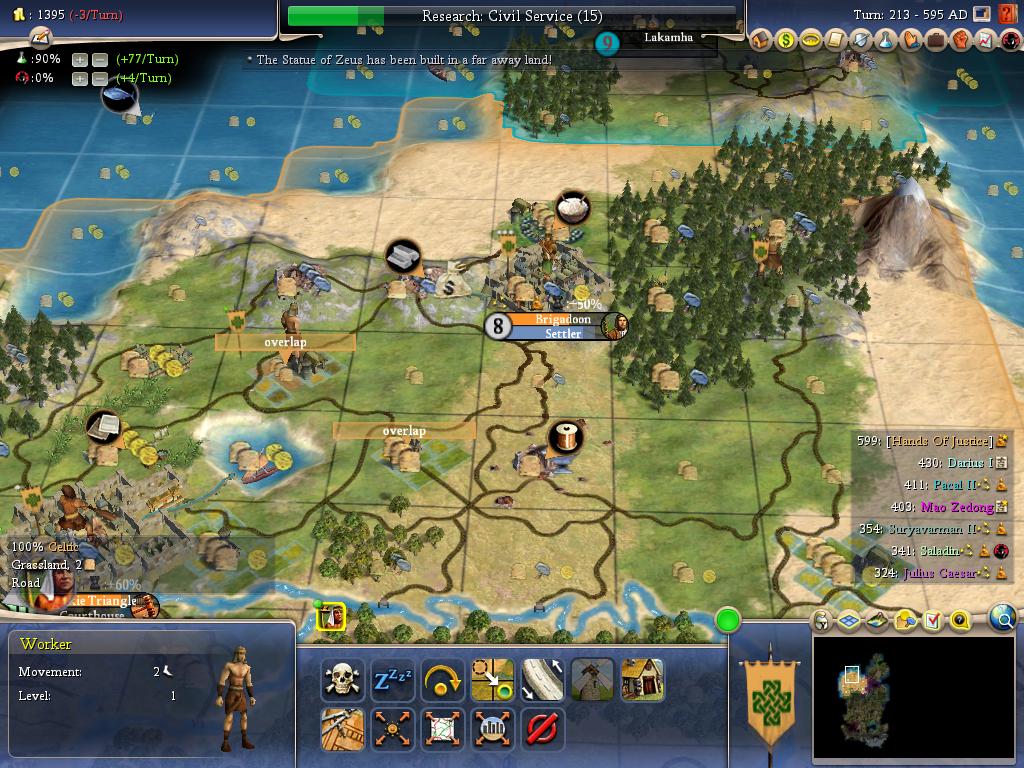Skip the worker's turn
The image size is (1024, 768).
(x=443, y=681)
